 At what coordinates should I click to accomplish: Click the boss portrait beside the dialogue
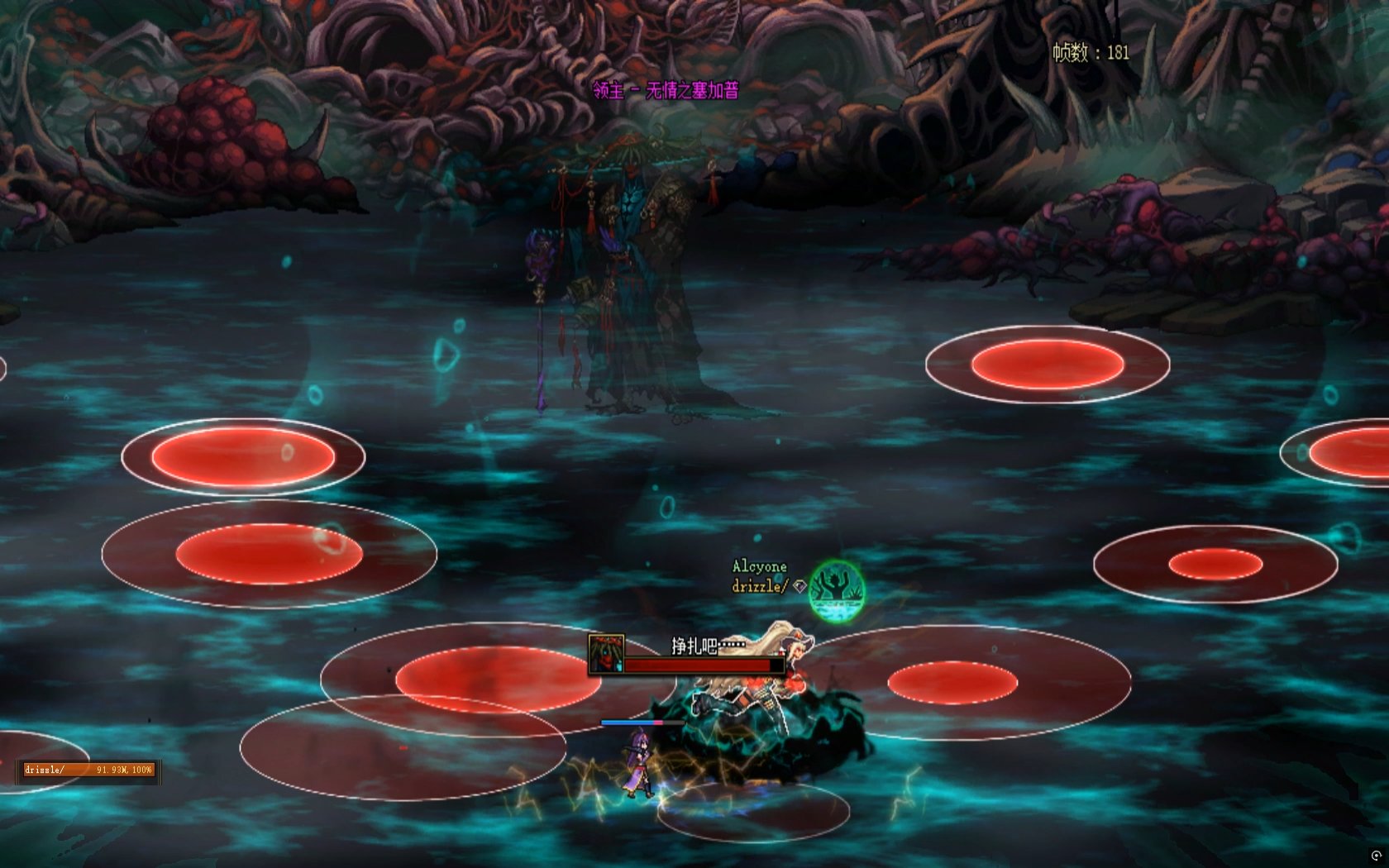606,653
